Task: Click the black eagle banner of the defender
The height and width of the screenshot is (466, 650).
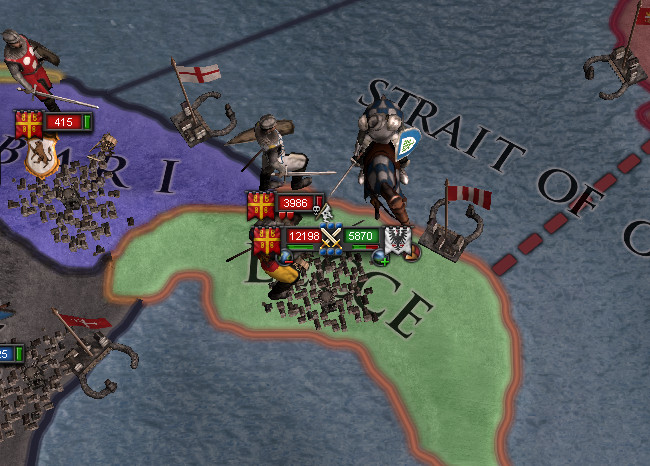Action: [396, 239]
